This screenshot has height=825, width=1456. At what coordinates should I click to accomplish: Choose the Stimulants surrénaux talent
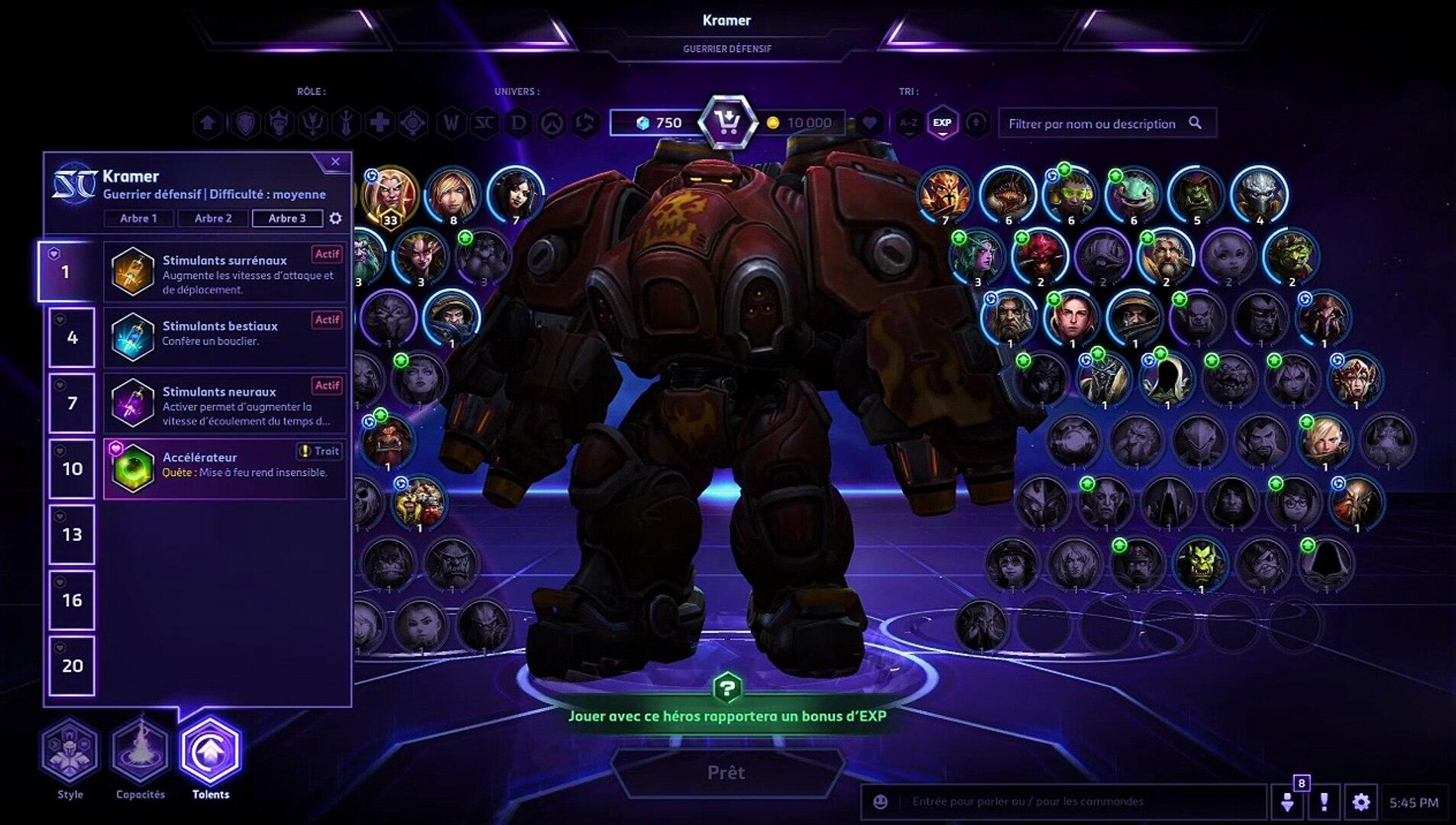click(x=225, y=272)
